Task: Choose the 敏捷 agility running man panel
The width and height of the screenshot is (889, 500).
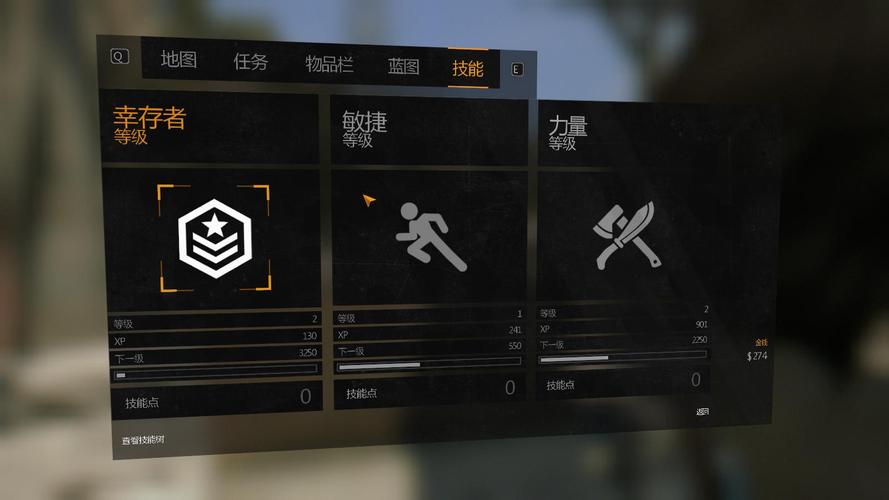Action: [x=430, y=238]
